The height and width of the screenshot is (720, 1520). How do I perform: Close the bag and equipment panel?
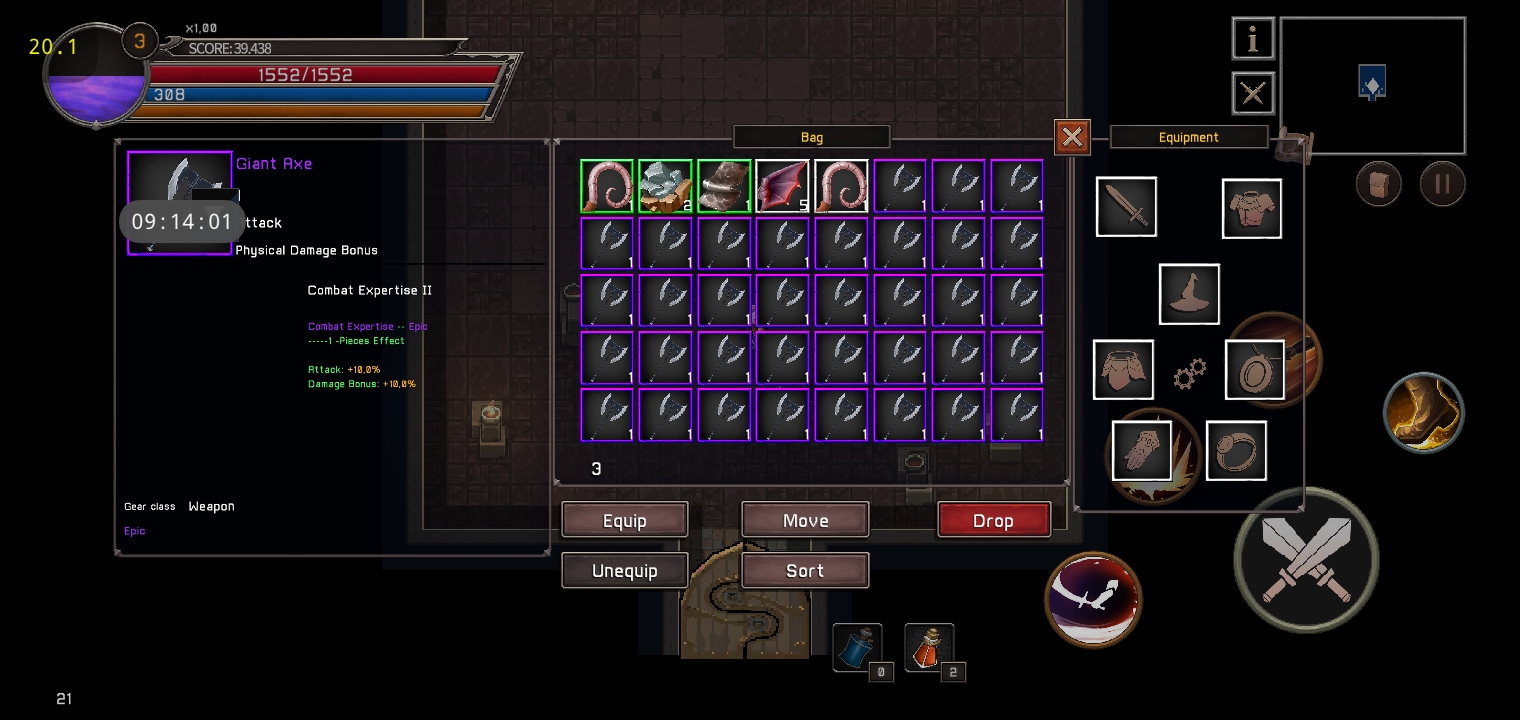[1072, 137]
